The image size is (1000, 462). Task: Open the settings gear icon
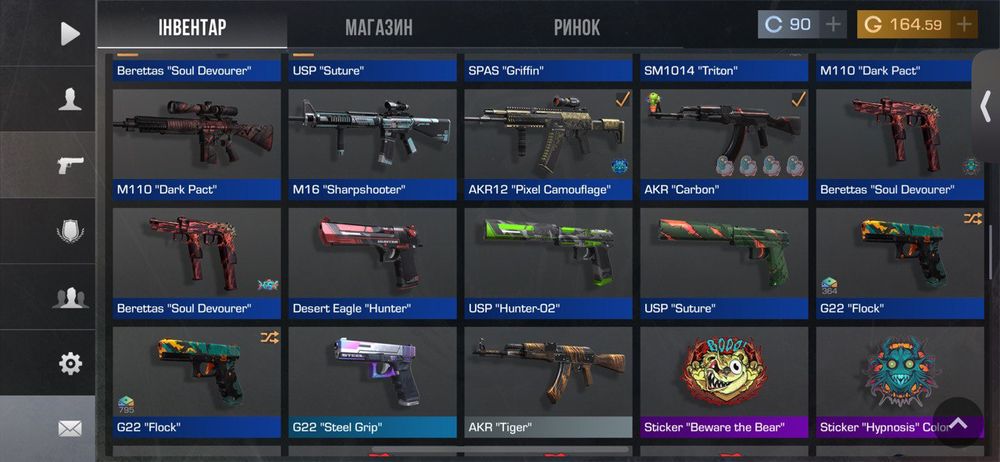(69, 363)
